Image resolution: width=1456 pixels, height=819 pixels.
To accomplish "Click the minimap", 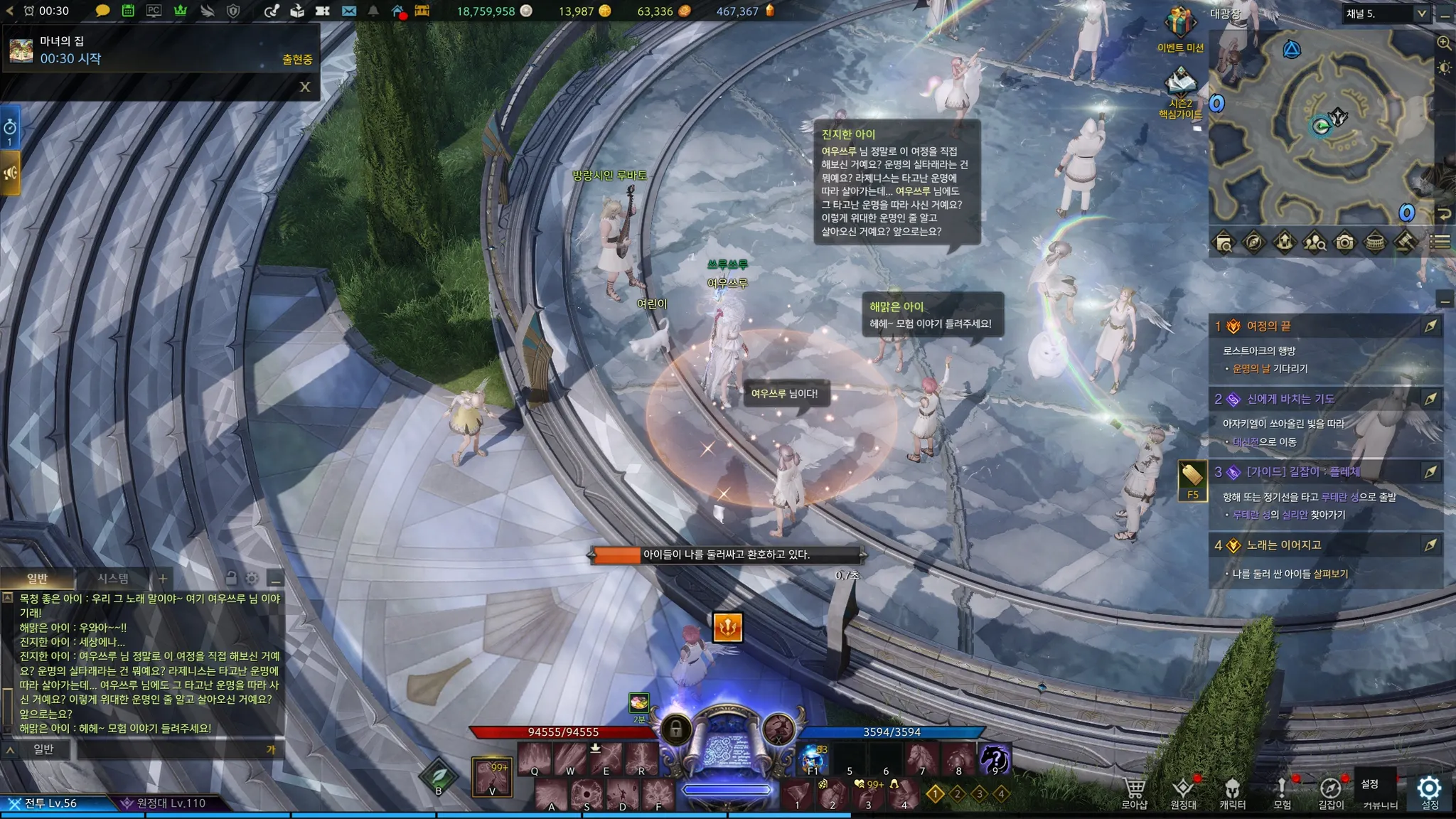I will (1321, 128).
